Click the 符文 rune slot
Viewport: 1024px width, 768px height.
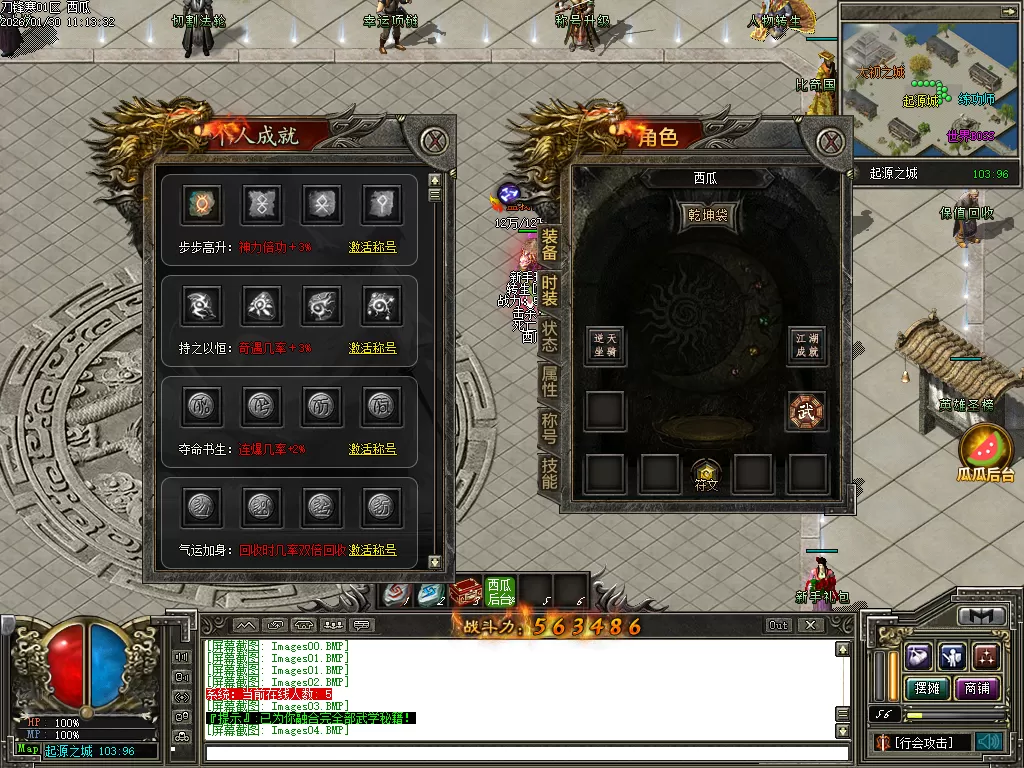707,474
